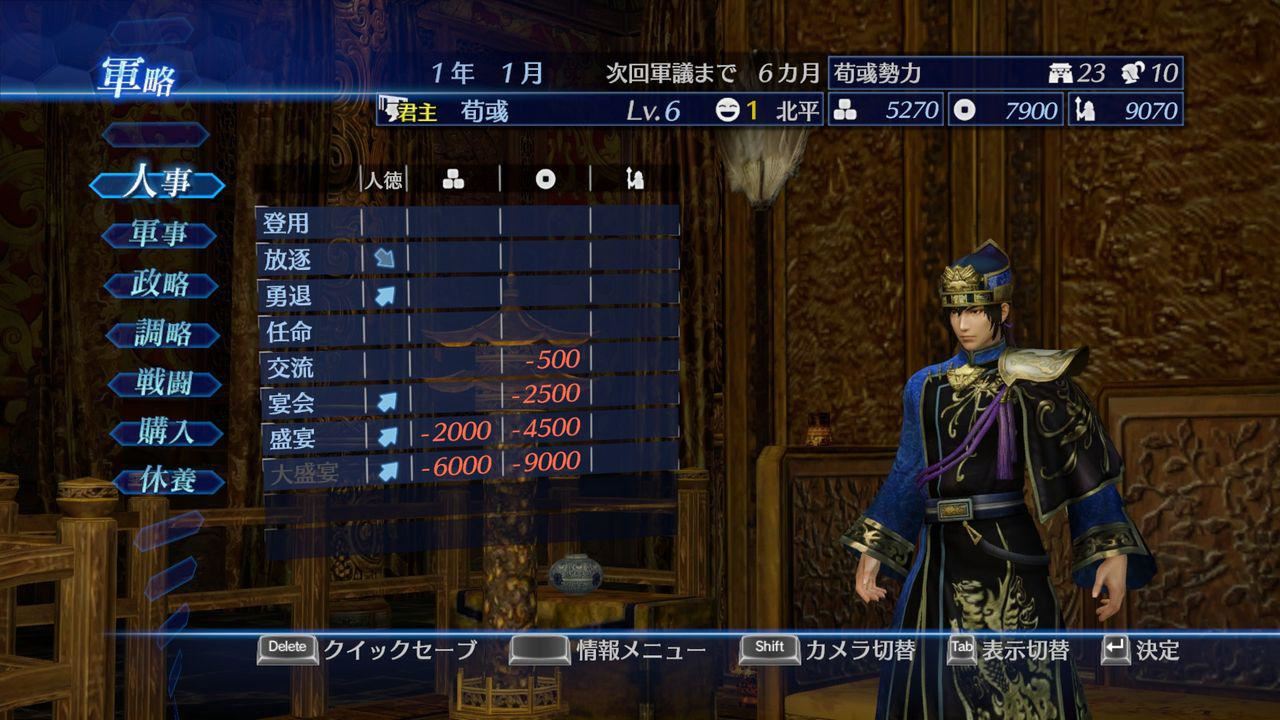Click the Shift key icon for カメラ切替
The width and height of the screenshot is (1280, 720).
768,648
